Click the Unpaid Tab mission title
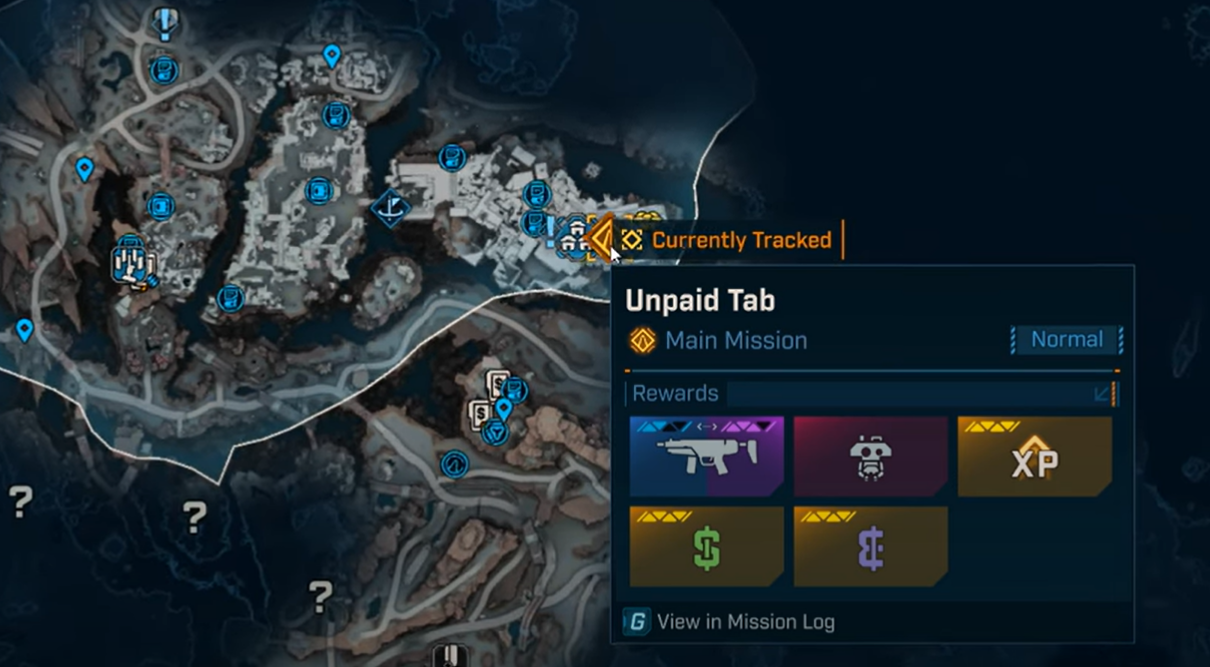The height and width of the screenshot is (667, 1210). [x=700, y=301]
